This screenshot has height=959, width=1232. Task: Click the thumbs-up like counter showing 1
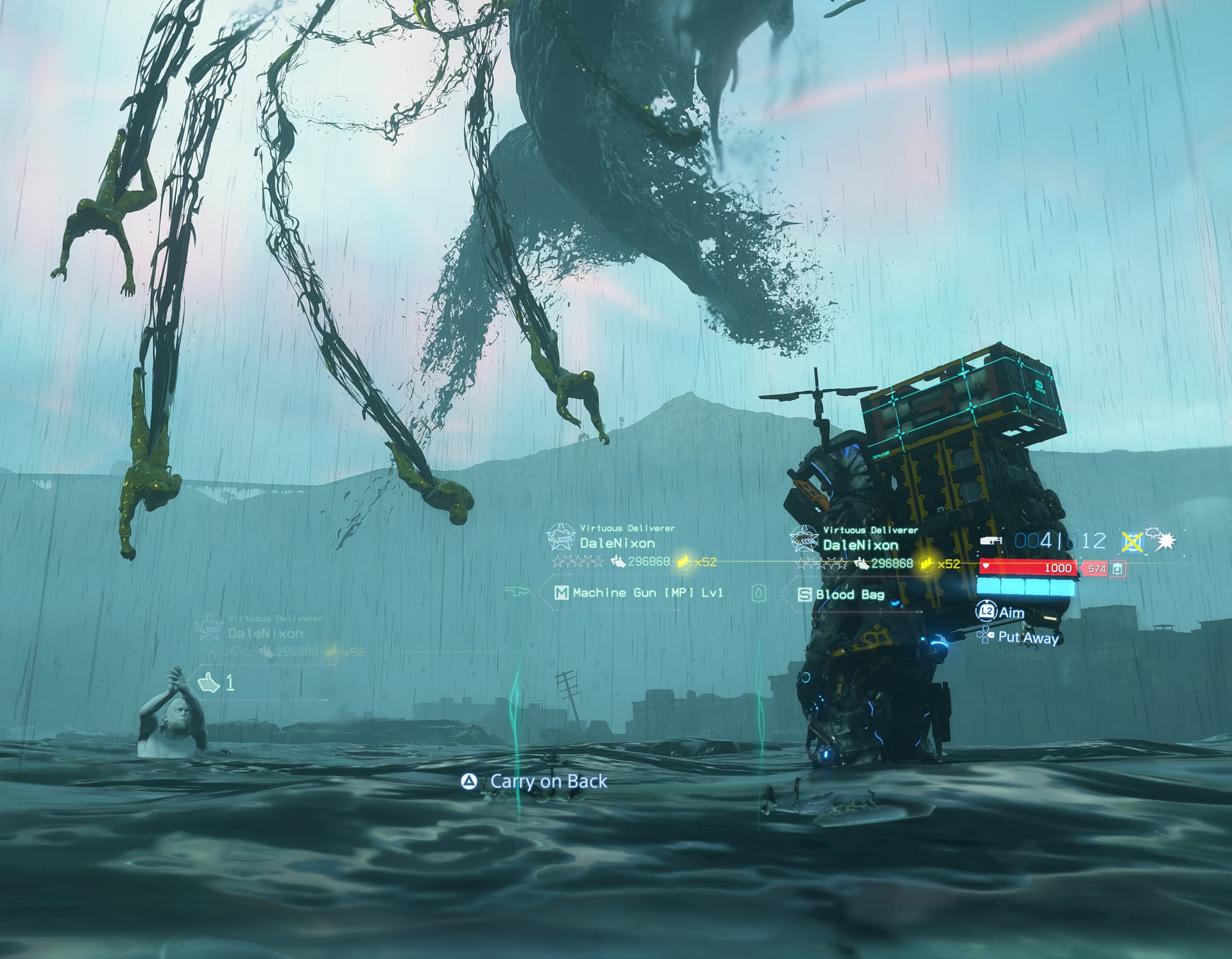coord(216,682)
